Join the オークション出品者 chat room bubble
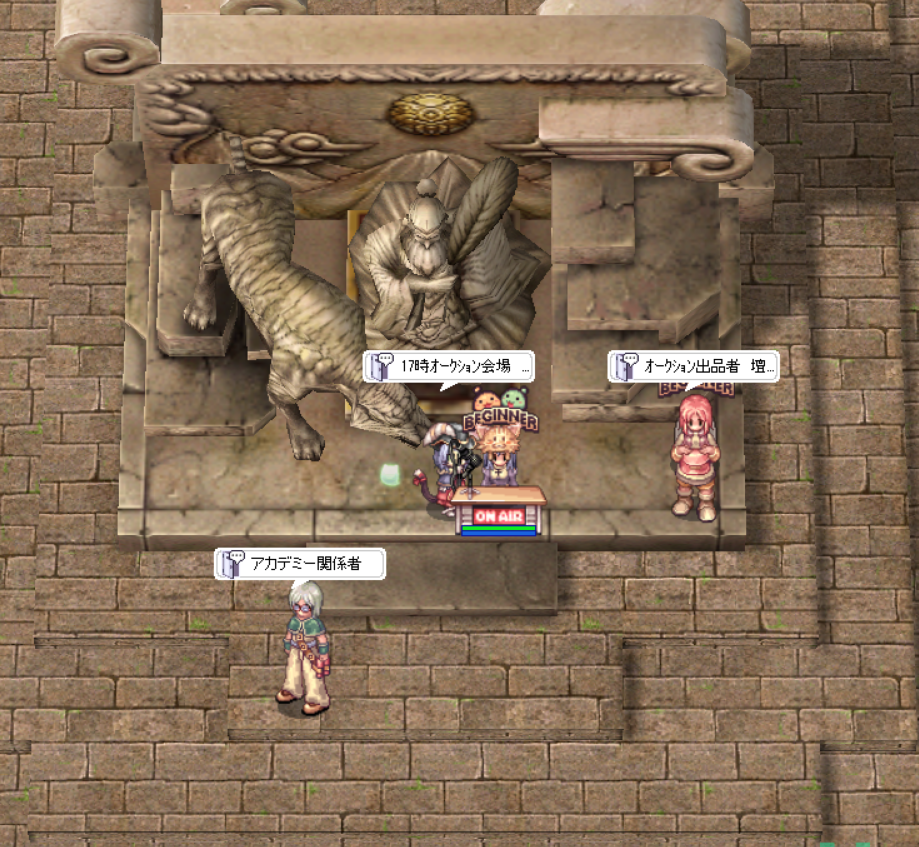The width and height of the screenshot is (919, 847). tap(694, 367)
